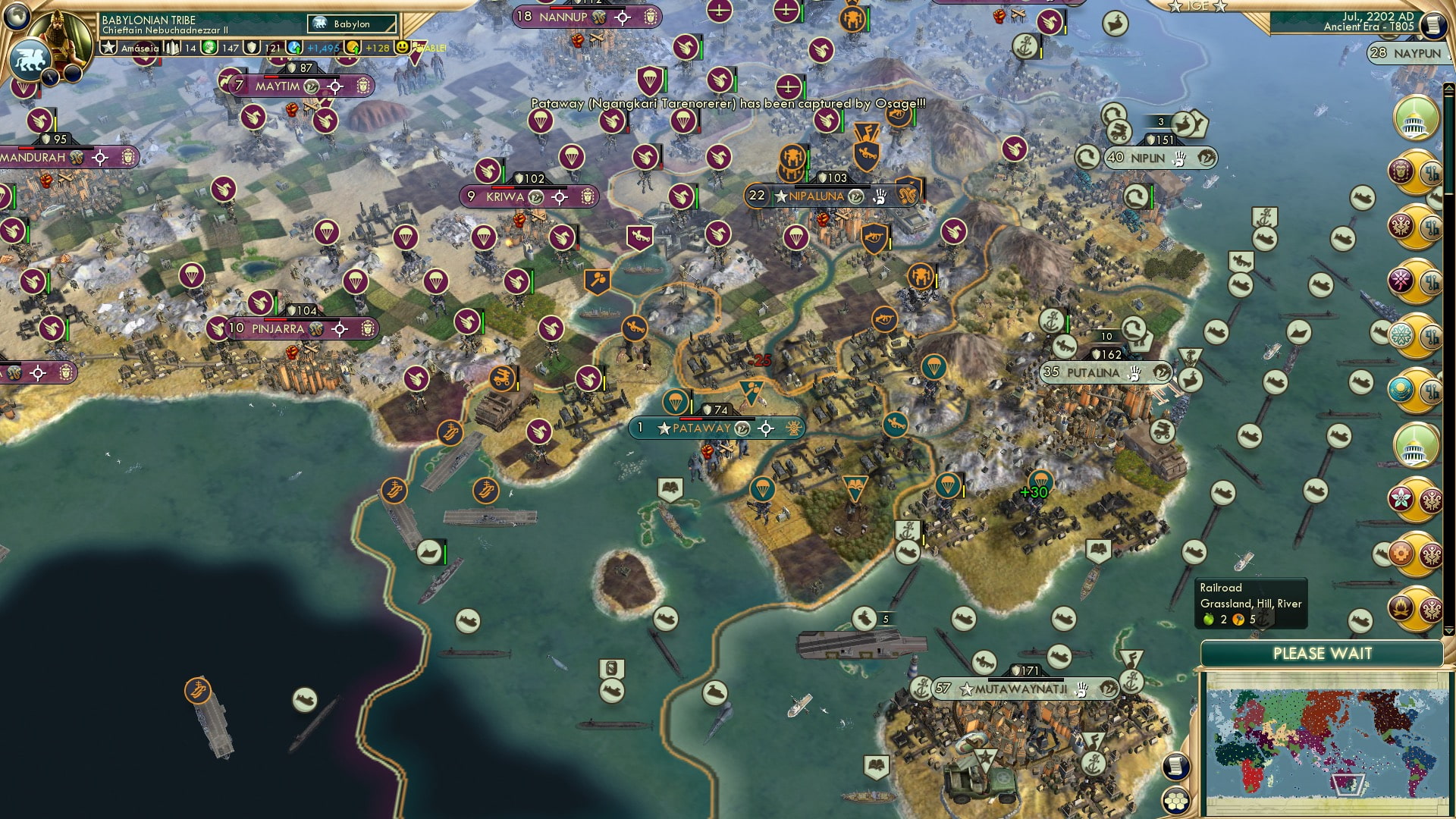1456x819 pixels.
Task: Expand the notification list arrow below Naypun alert
Action: 1449,86
